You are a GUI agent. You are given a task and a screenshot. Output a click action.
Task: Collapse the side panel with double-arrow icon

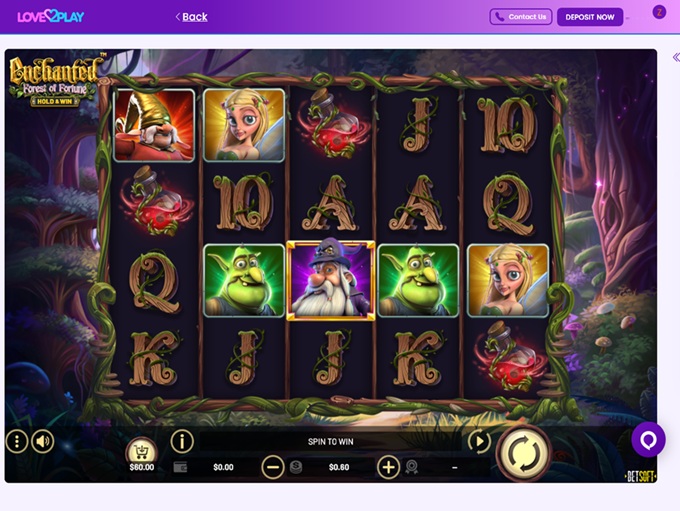tap(676, 57)
